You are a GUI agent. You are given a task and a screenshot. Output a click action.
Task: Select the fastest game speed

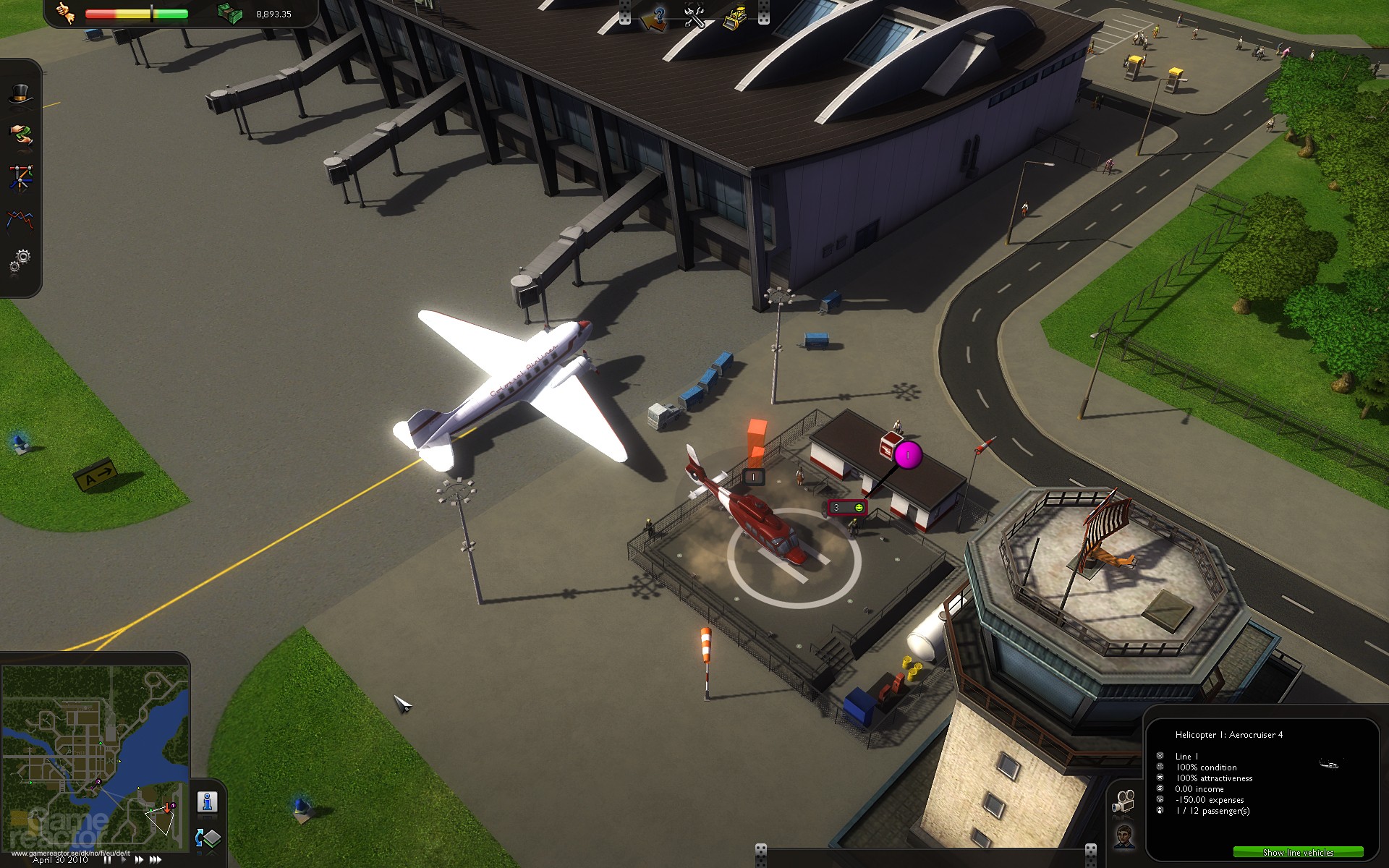[x=156, y=859]
